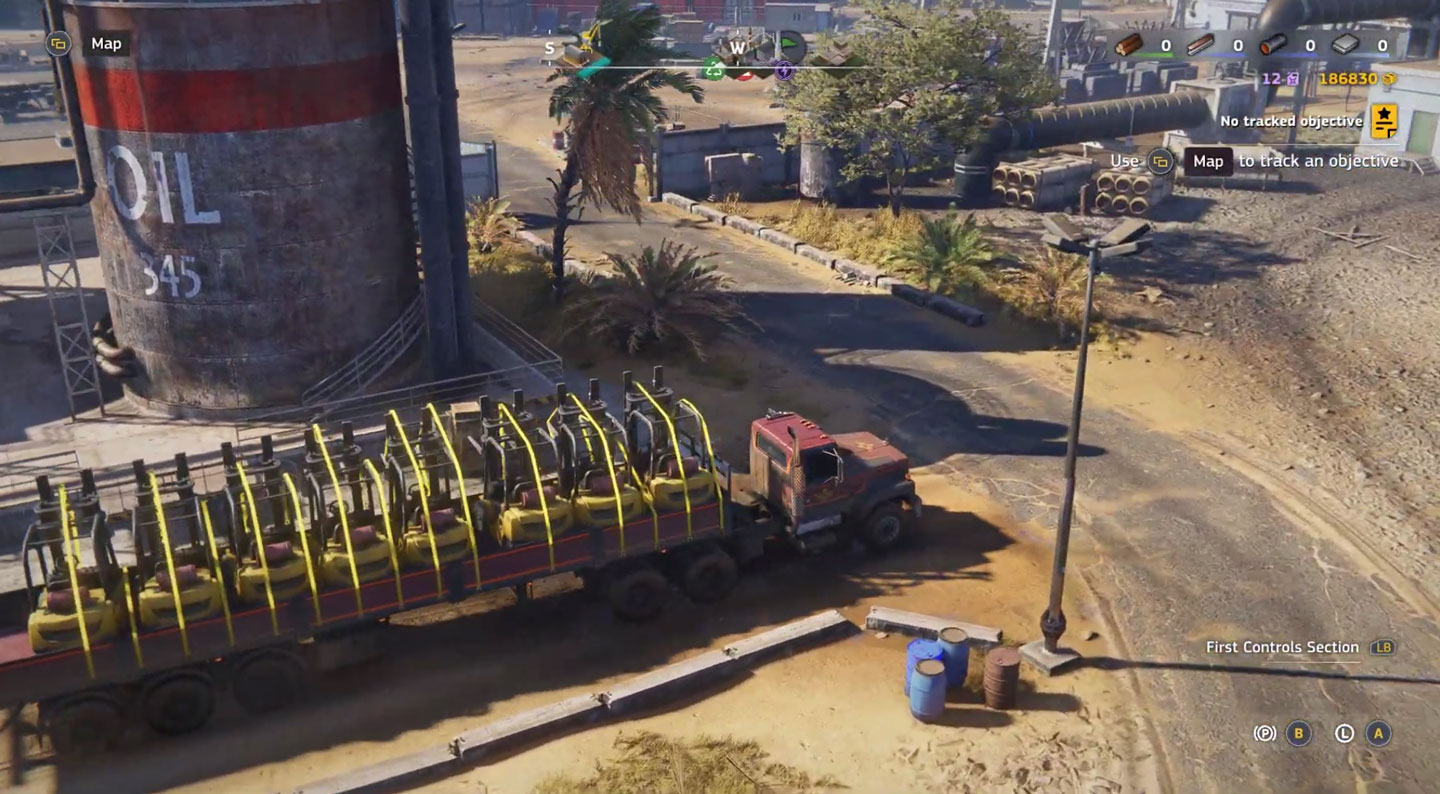Click the concrete slab resource icon
1440x794 pixels.
[1345, 45]
